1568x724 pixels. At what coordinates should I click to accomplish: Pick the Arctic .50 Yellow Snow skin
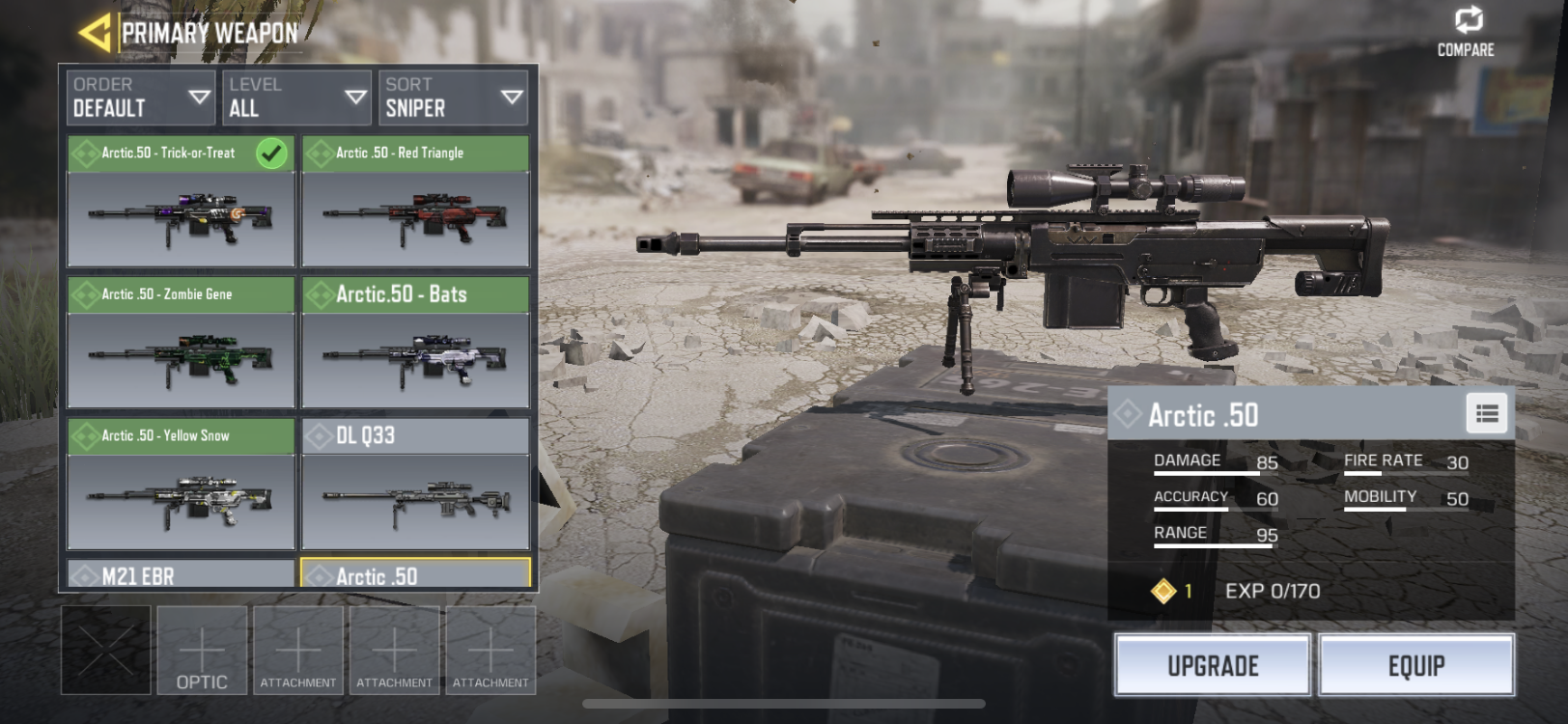(181, 484)
